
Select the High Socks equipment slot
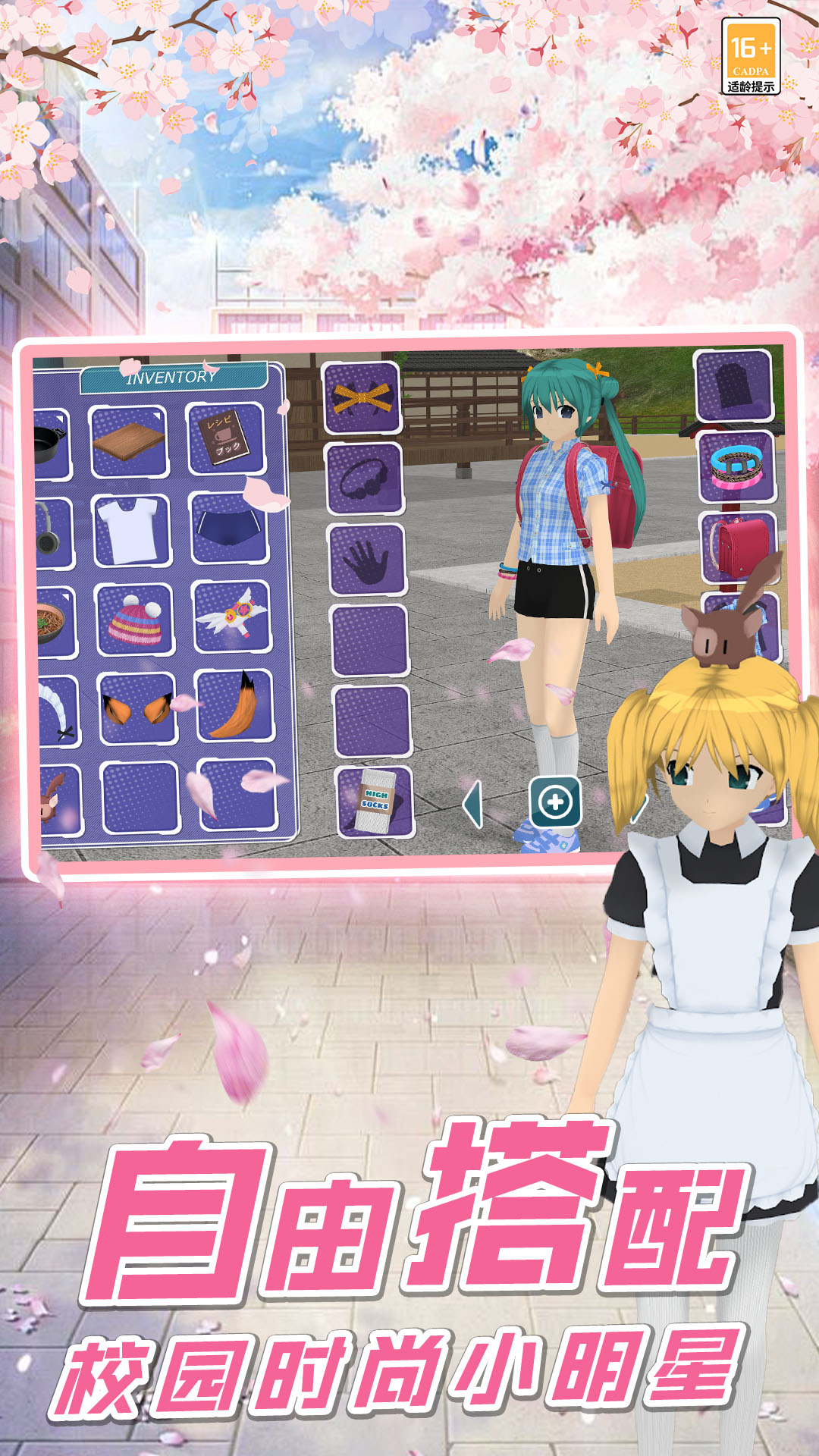[x=375, y=802]
